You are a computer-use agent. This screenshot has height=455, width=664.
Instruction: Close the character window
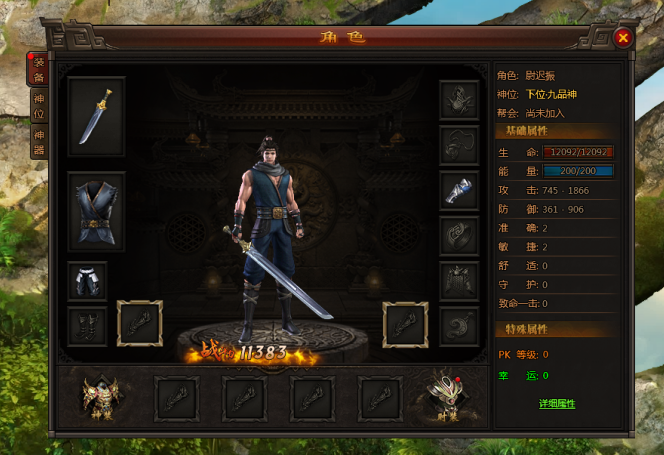(x=623, y=38)
